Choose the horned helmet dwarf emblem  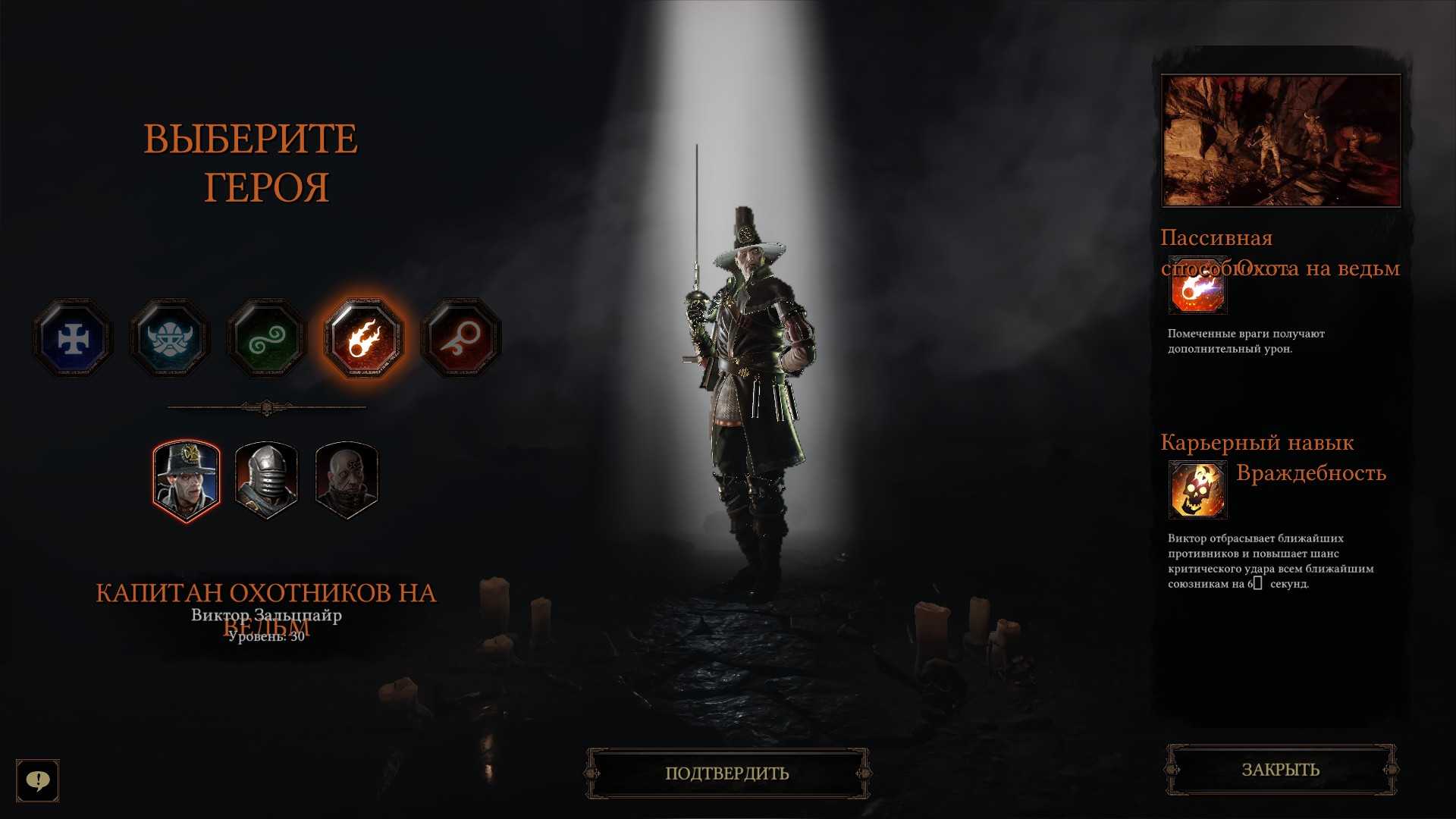pos(169,338)
